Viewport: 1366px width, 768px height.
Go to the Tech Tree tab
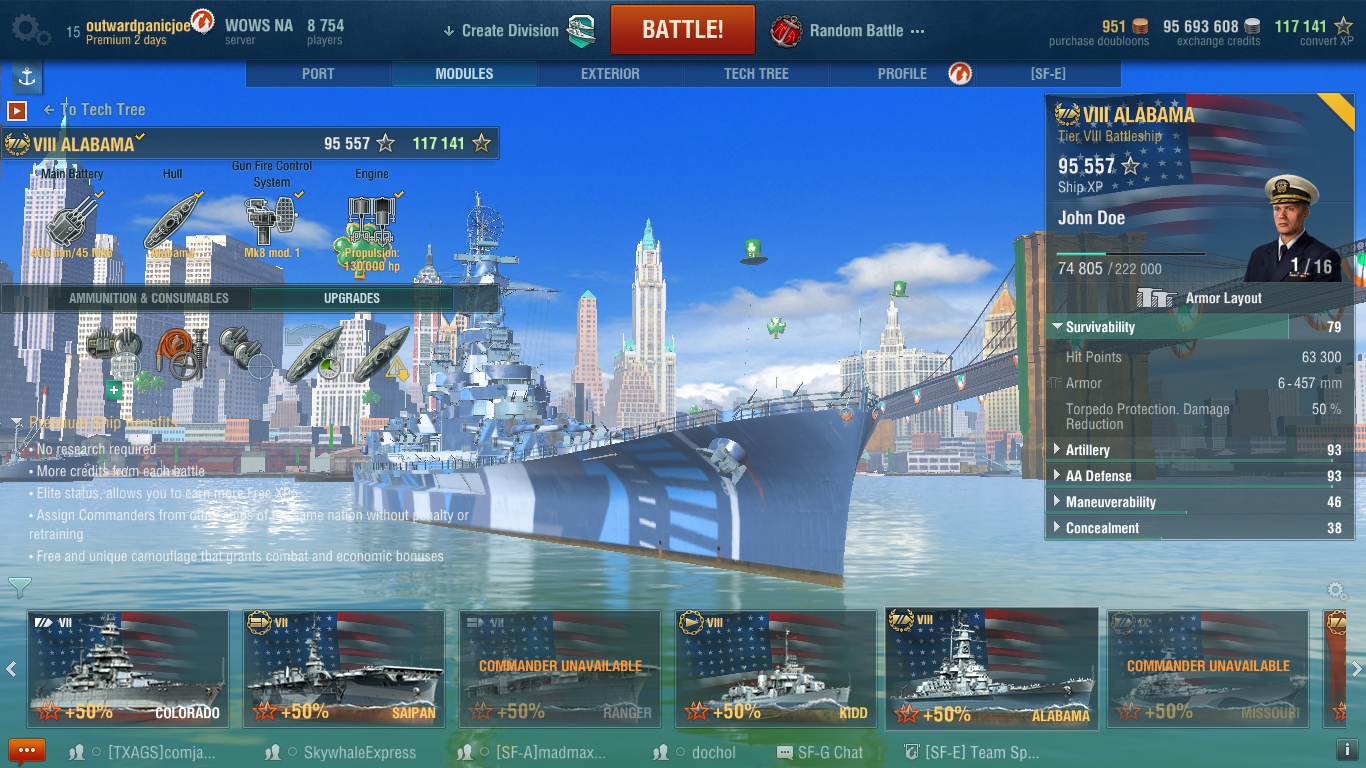[756, 74]
